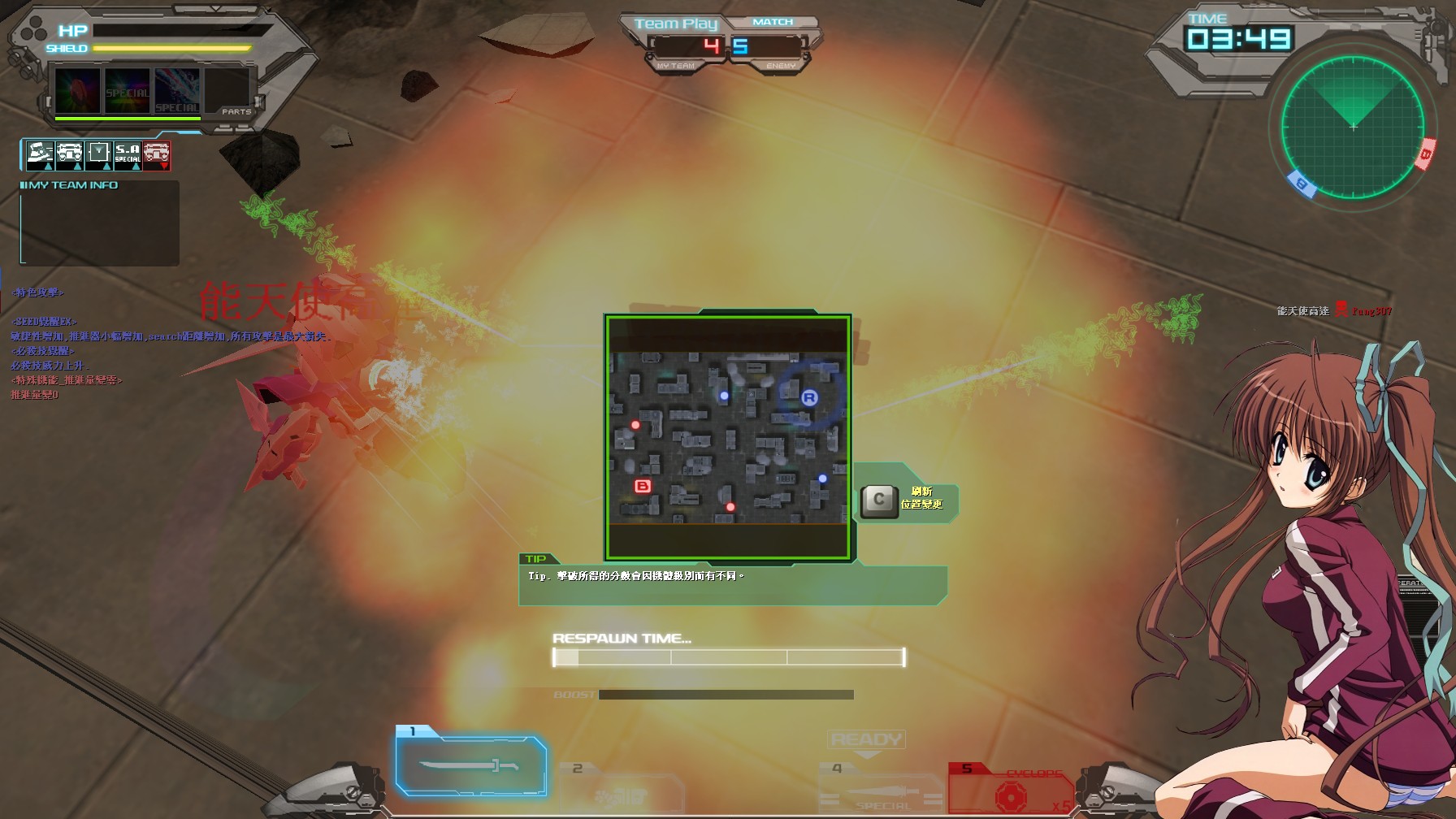Image resolution: width=1456 pixels, height=819 pixels.
Task: Click the red highlighted backpack loadout icon
Action: click(158, 154)
